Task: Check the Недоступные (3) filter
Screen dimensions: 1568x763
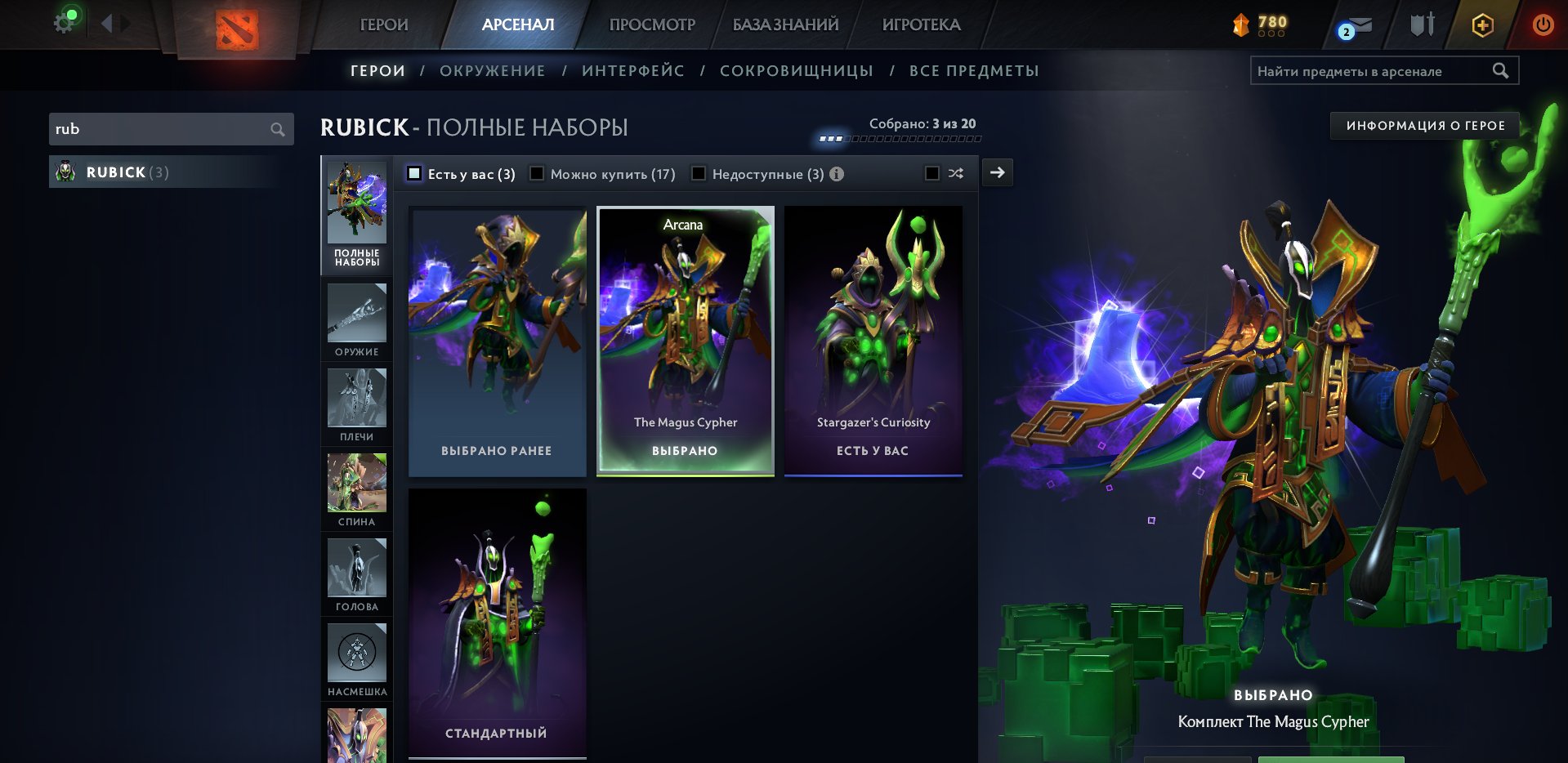Action: [699, 173]
